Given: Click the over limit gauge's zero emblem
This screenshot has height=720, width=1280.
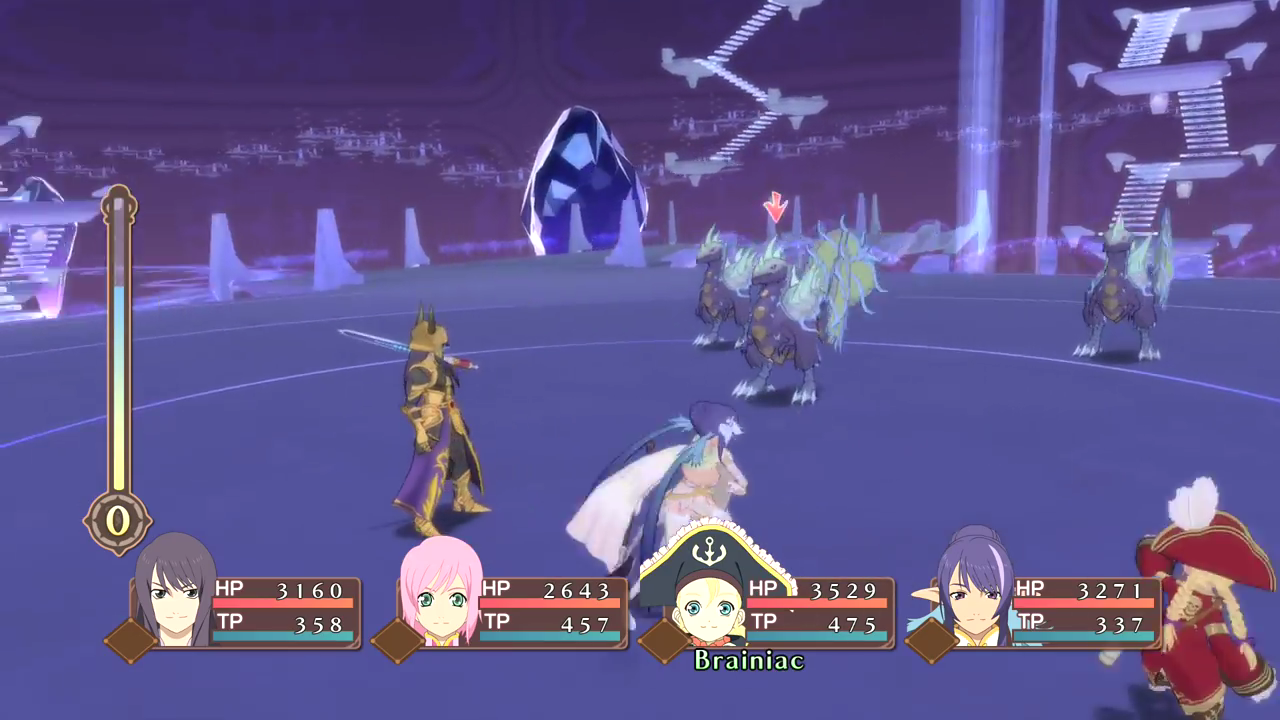Looking at the screenshot, I should 118,521.
